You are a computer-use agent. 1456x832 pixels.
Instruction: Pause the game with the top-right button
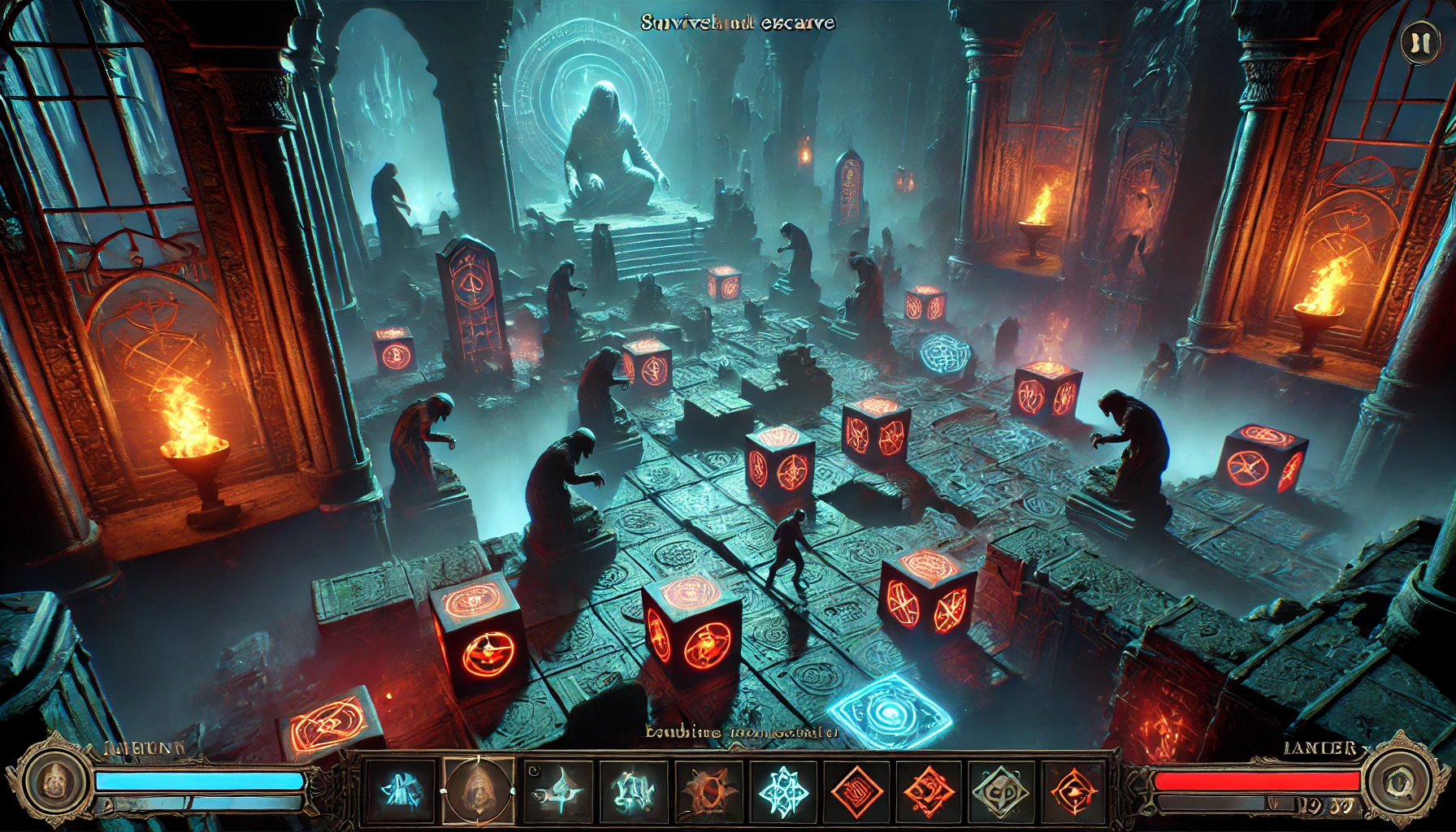coord(1419,42)
